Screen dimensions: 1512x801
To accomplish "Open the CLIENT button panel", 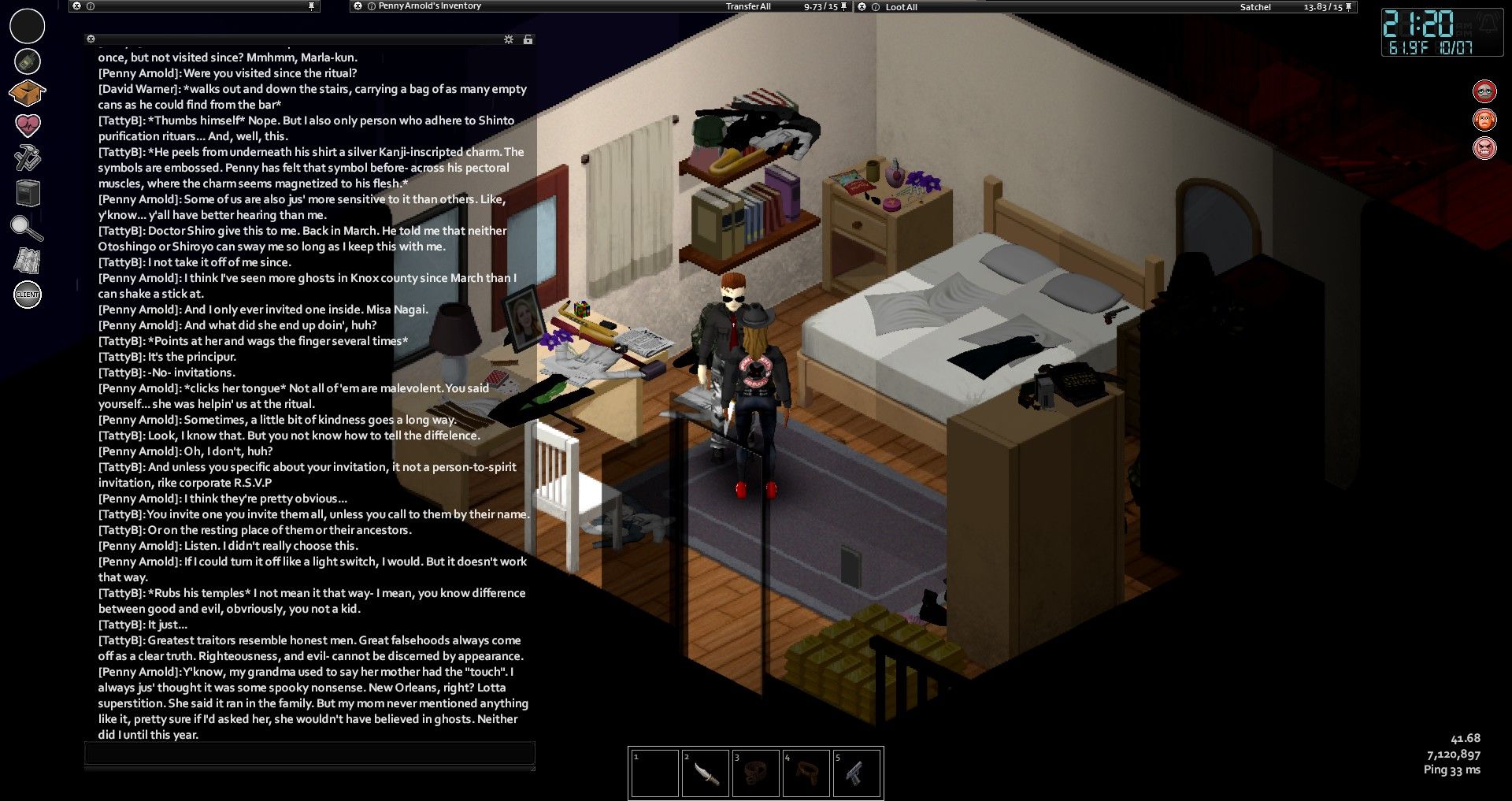I will click(28, 295).
